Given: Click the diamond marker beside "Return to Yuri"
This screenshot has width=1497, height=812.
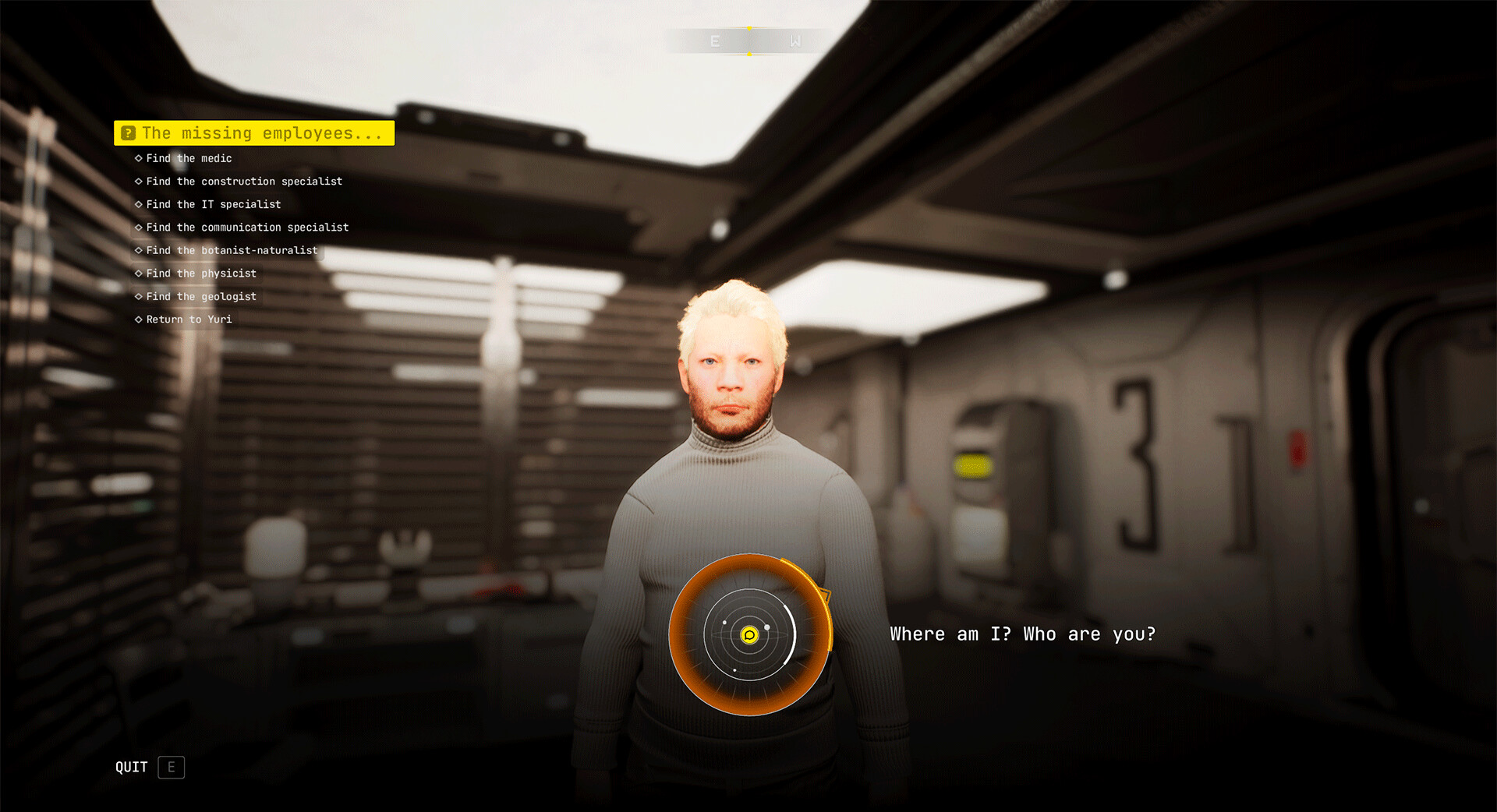Looking at the screenshot, I should pos(138,319).
